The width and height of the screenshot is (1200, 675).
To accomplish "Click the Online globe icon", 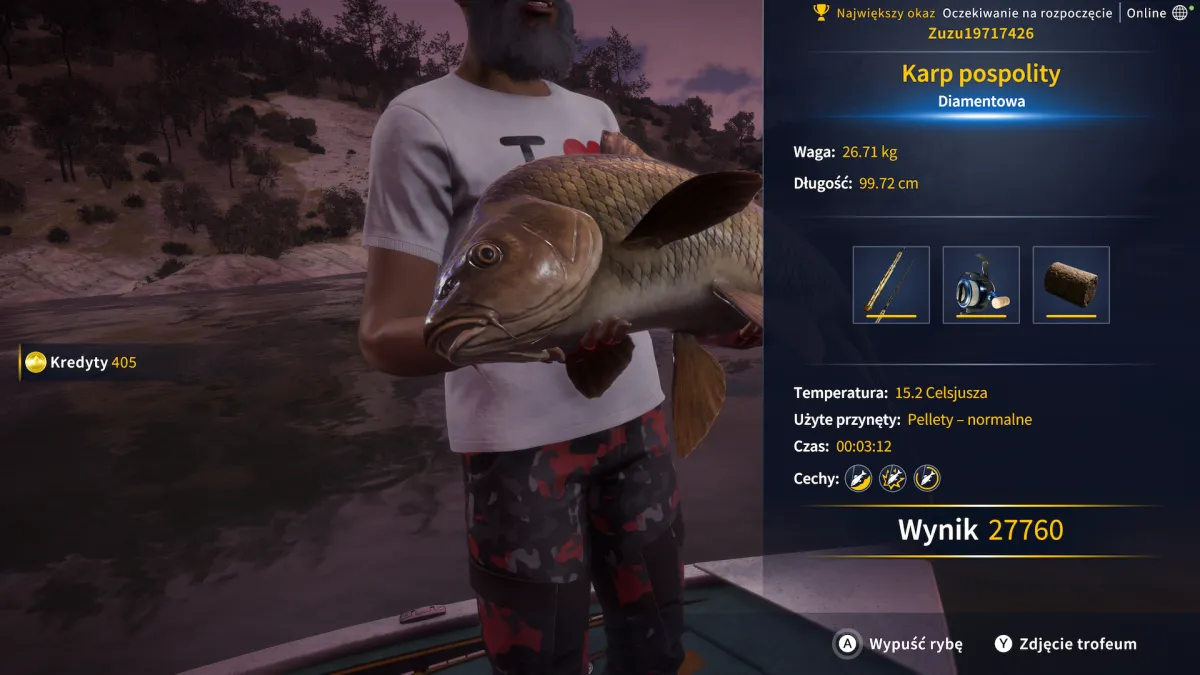I will (1180, 13).
